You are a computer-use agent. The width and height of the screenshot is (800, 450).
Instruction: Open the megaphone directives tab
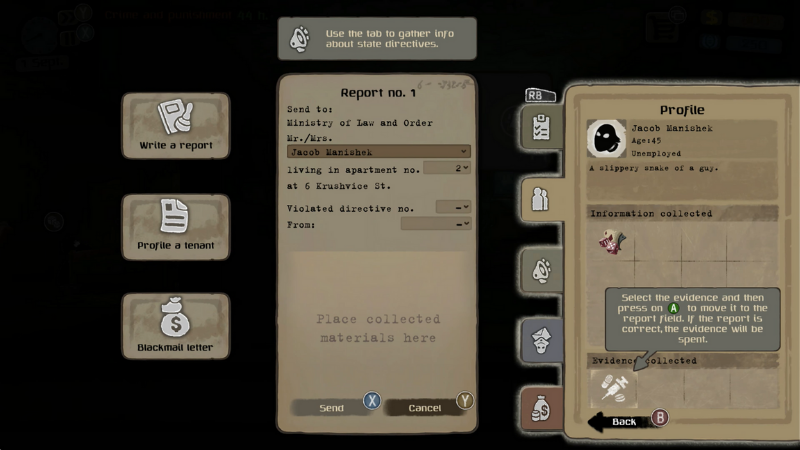coord(541,270)
